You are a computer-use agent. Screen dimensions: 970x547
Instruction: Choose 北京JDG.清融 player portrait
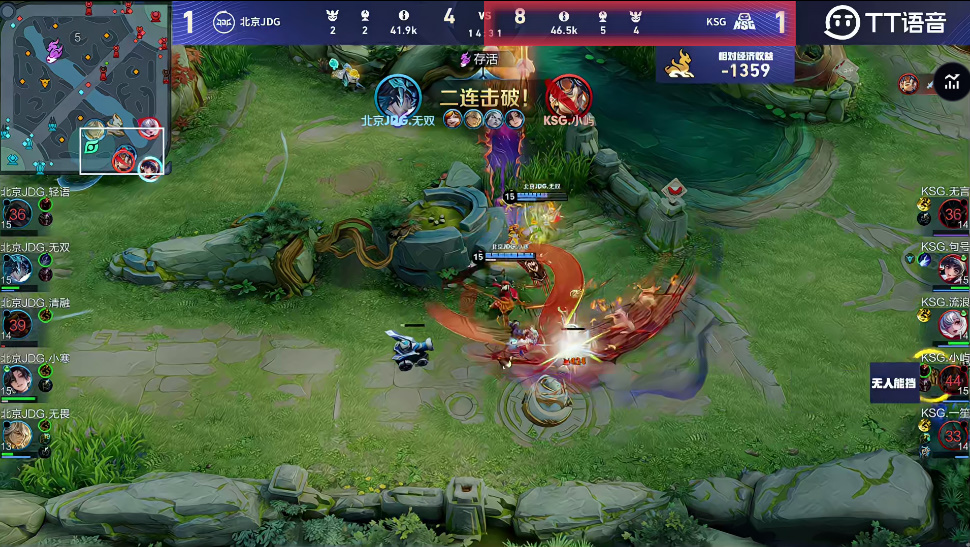tap(18, 324)
